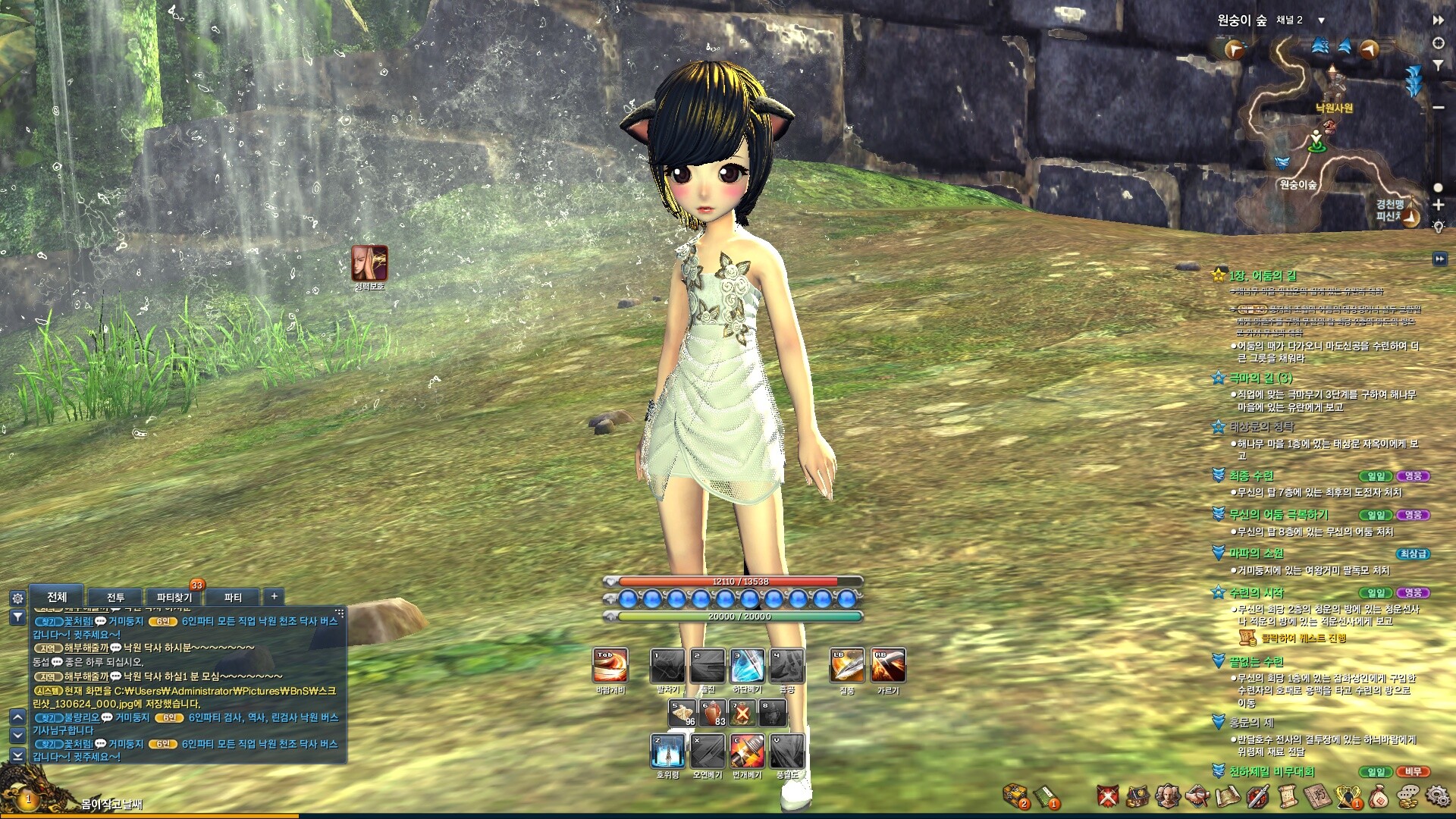The image size is (1456, 819).
Task: Select the 극마의 길 quest entry
Action: [x=1260, y=378]
